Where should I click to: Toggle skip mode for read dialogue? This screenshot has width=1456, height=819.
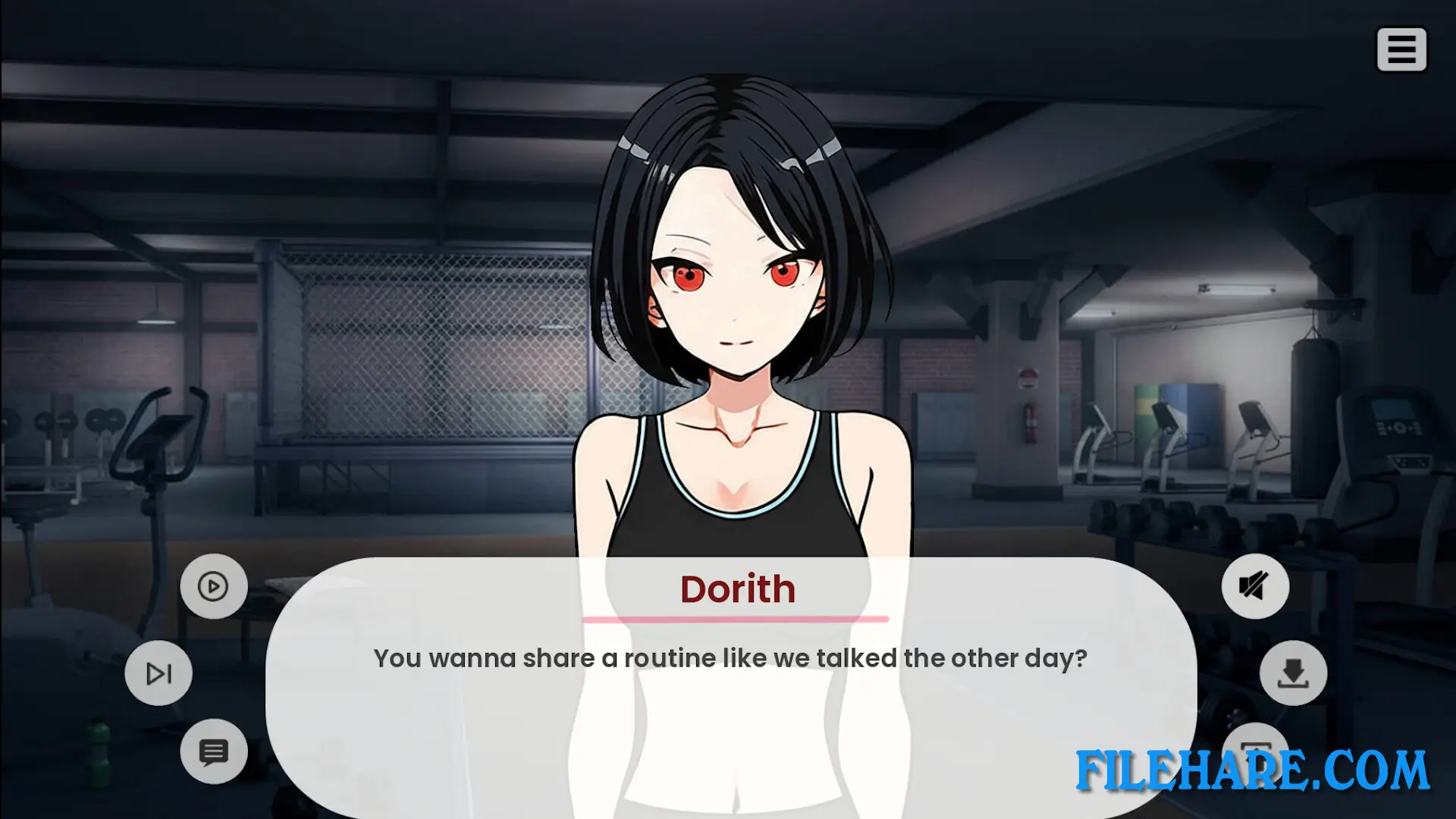pos(158,673)
